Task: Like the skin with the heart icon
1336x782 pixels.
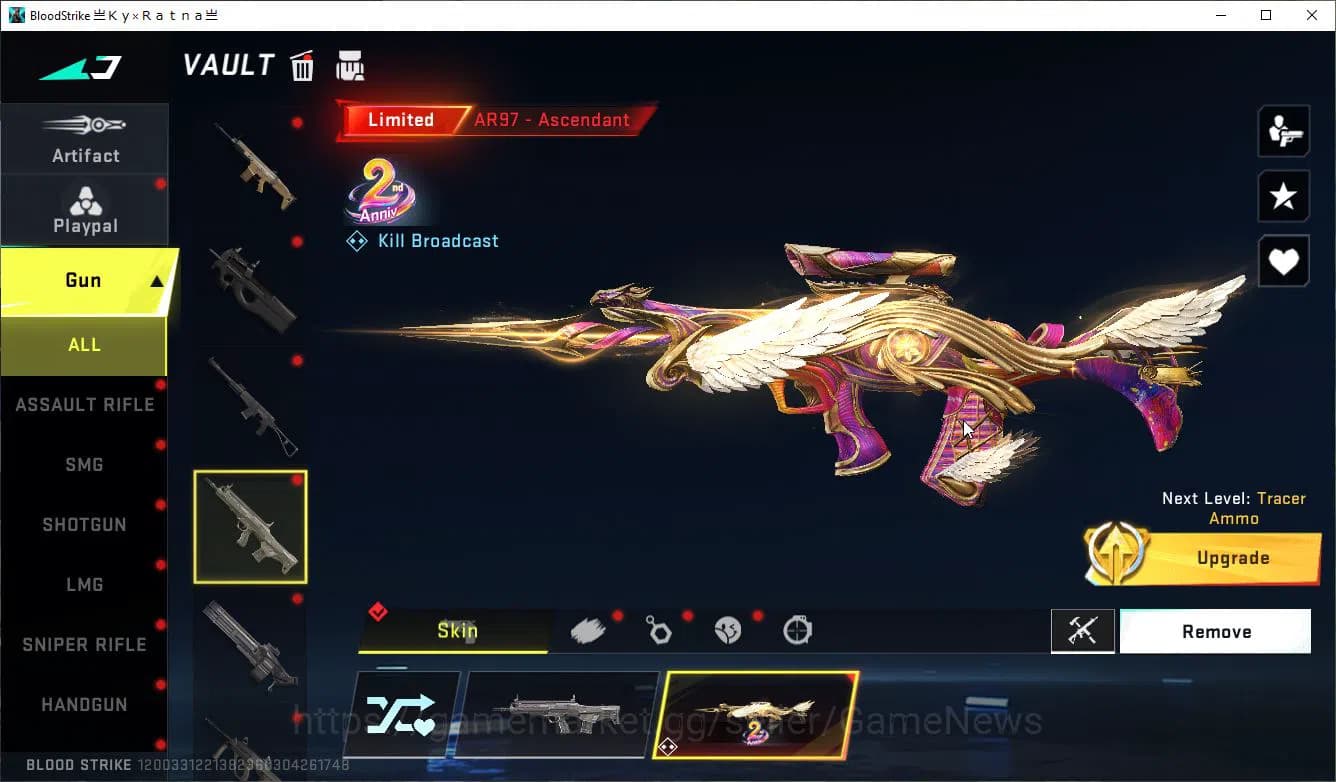Action: pos(1283,261)
